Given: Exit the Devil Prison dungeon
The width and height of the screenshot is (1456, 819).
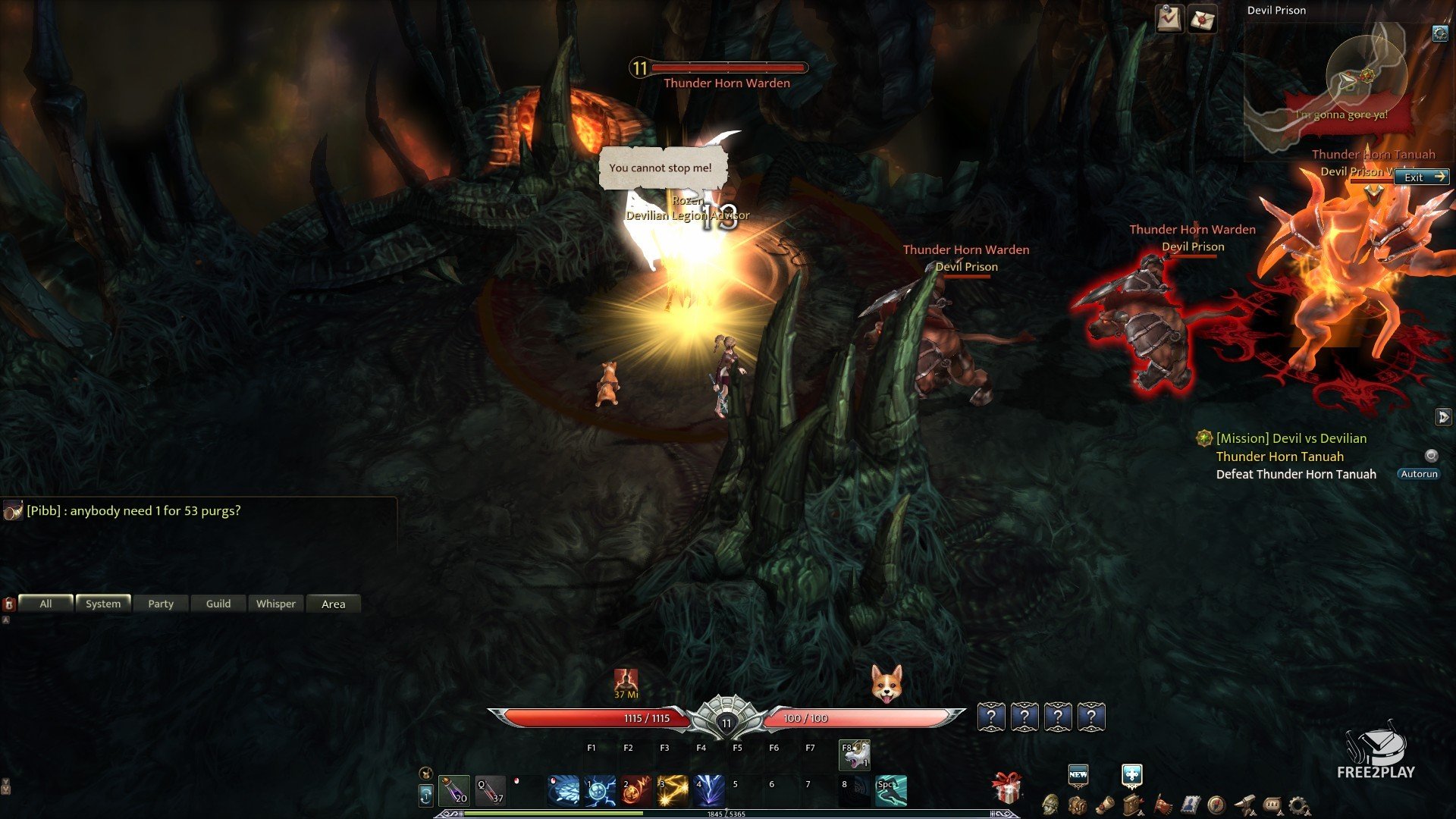Looking at the screenshot, I should [x=1422, y=177].
